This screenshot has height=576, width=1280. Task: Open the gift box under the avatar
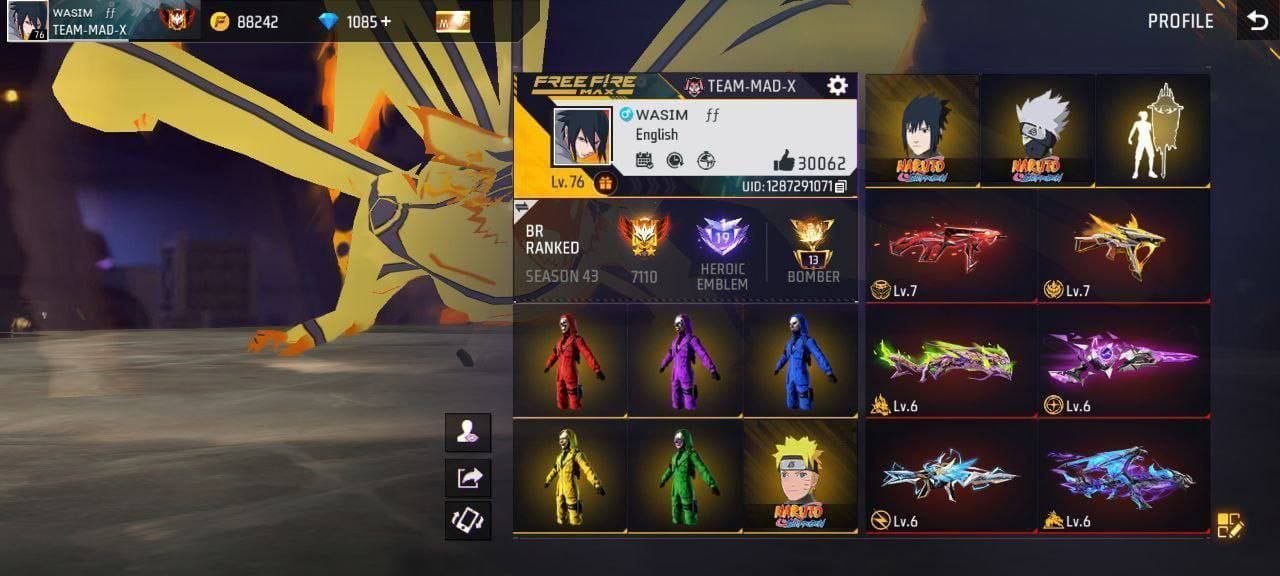(x=605, y=183)
